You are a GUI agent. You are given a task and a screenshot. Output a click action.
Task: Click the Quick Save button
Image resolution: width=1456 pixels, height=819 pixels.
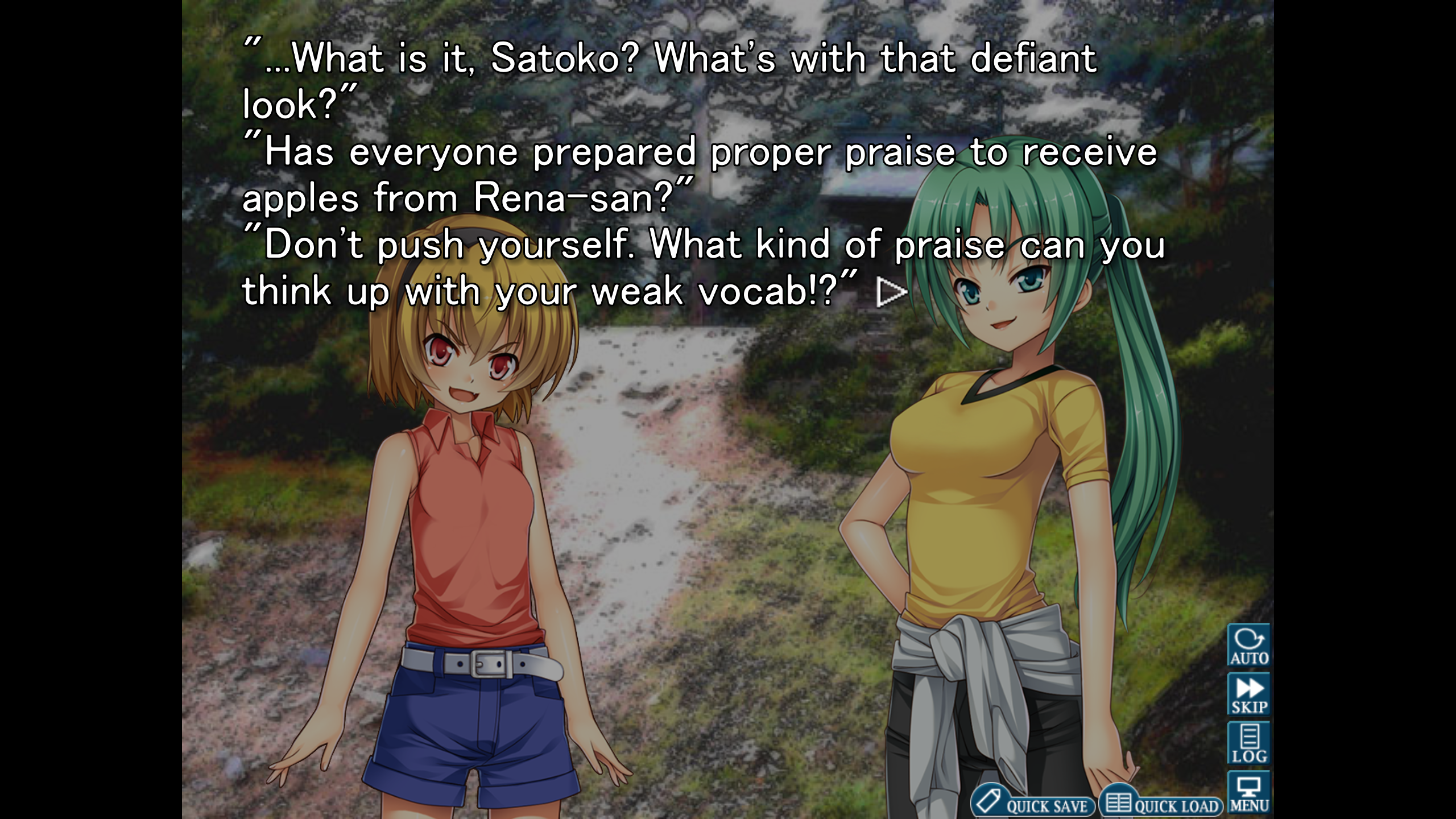click(x=1032, y=802)
